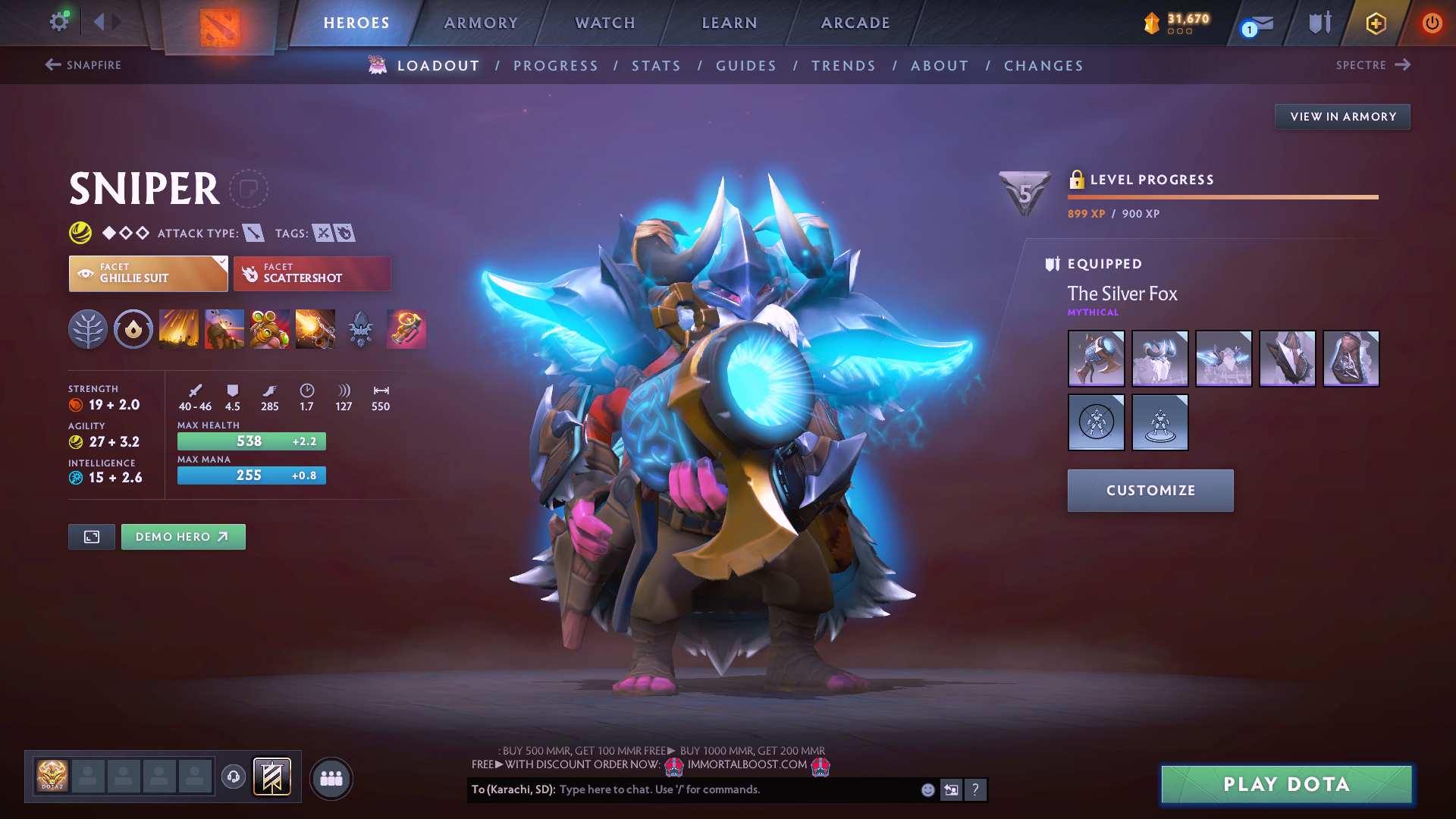Choose the Ghillie Suit facet
The height and width of the screenshot is (819, 1456).
click(148, 274)
